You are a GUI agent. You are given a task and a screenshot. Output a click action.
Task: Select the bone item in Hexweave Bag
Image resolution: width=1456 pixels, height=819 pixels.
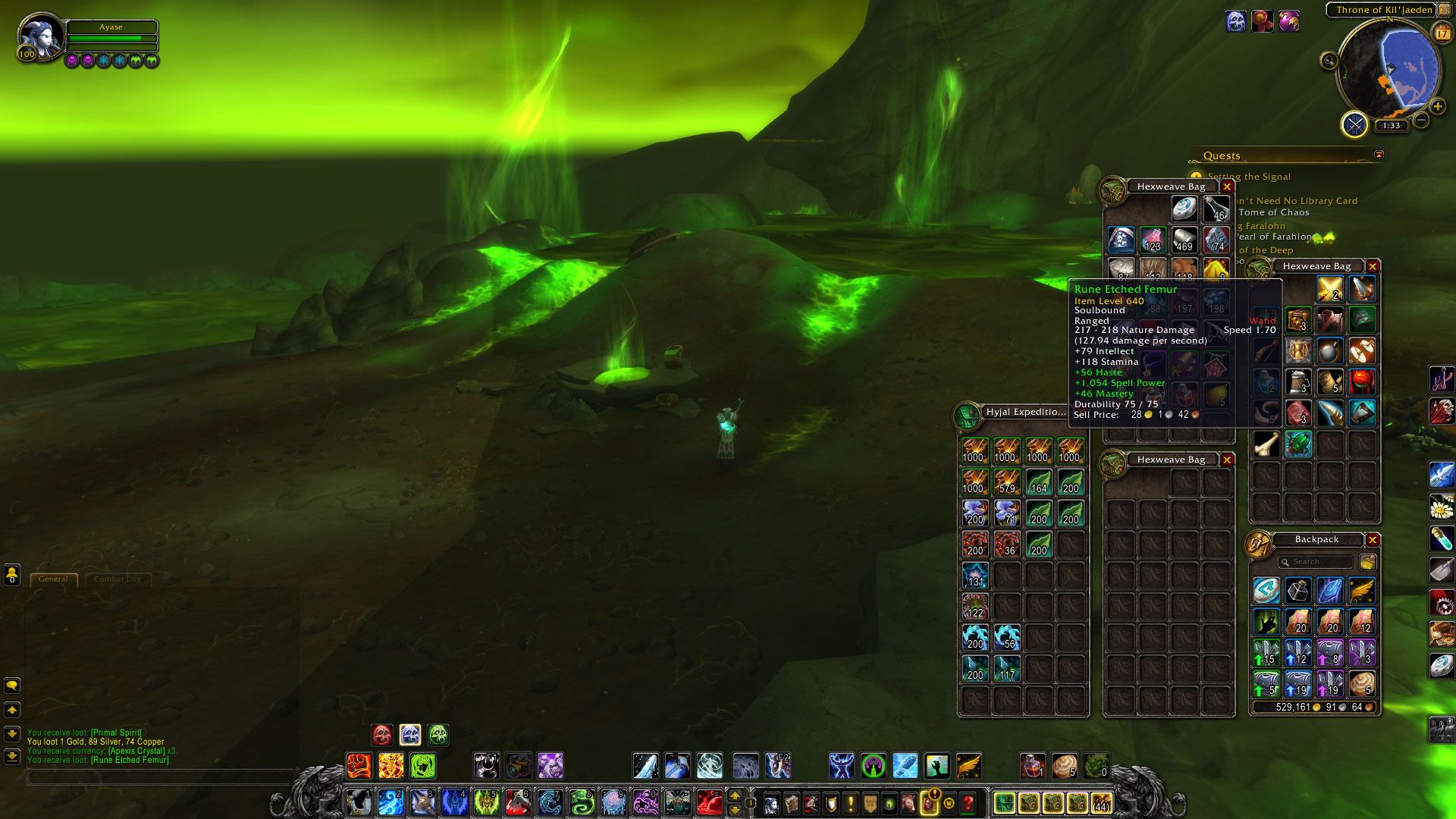pyautogui.click(x=1266, y=444)
